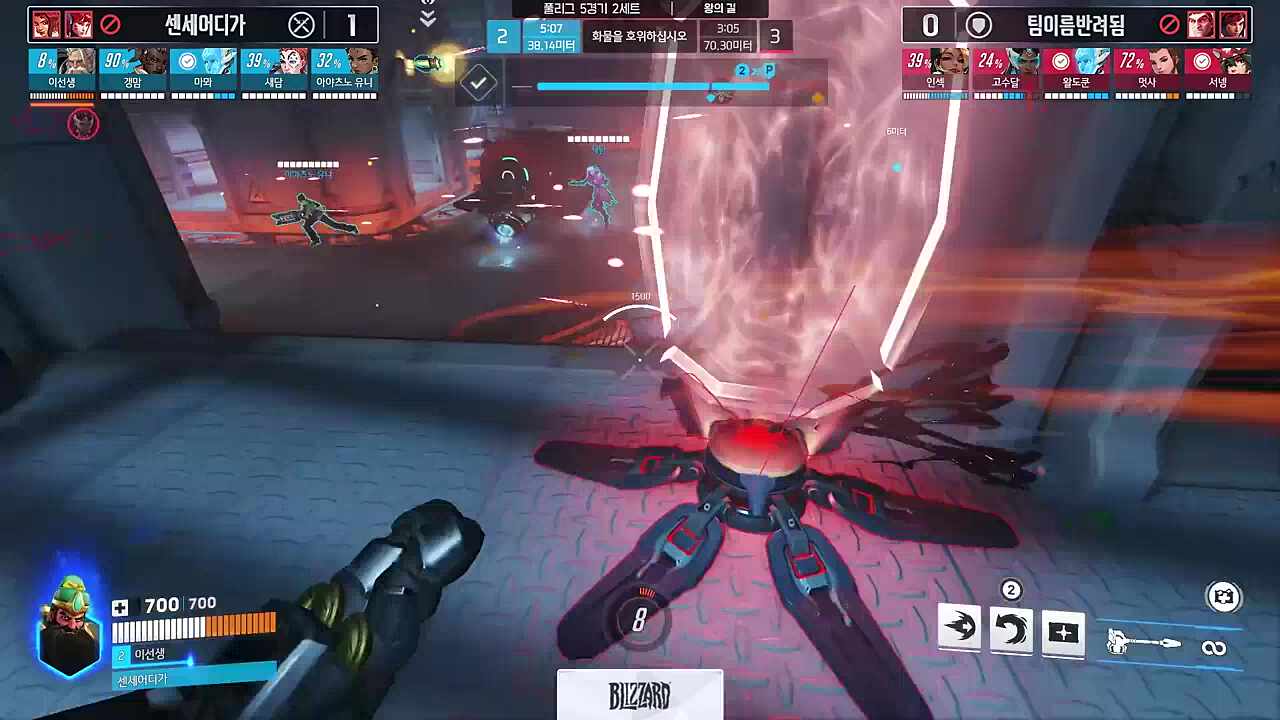
Task: Spectate enemy player 고수달
Action: (x=1006, y=70)
